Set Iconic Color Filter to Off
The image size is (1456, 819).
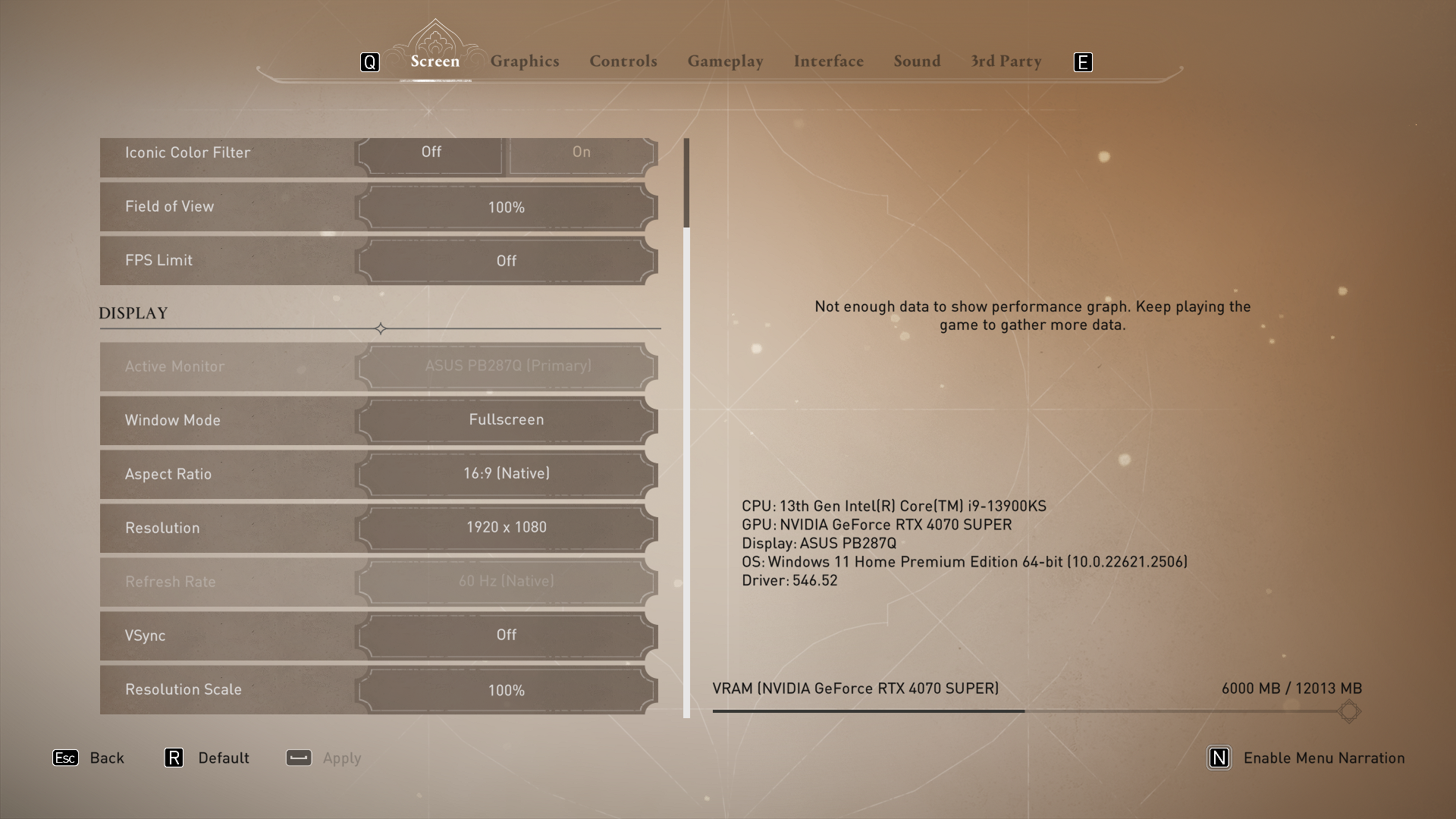[431, 152]
